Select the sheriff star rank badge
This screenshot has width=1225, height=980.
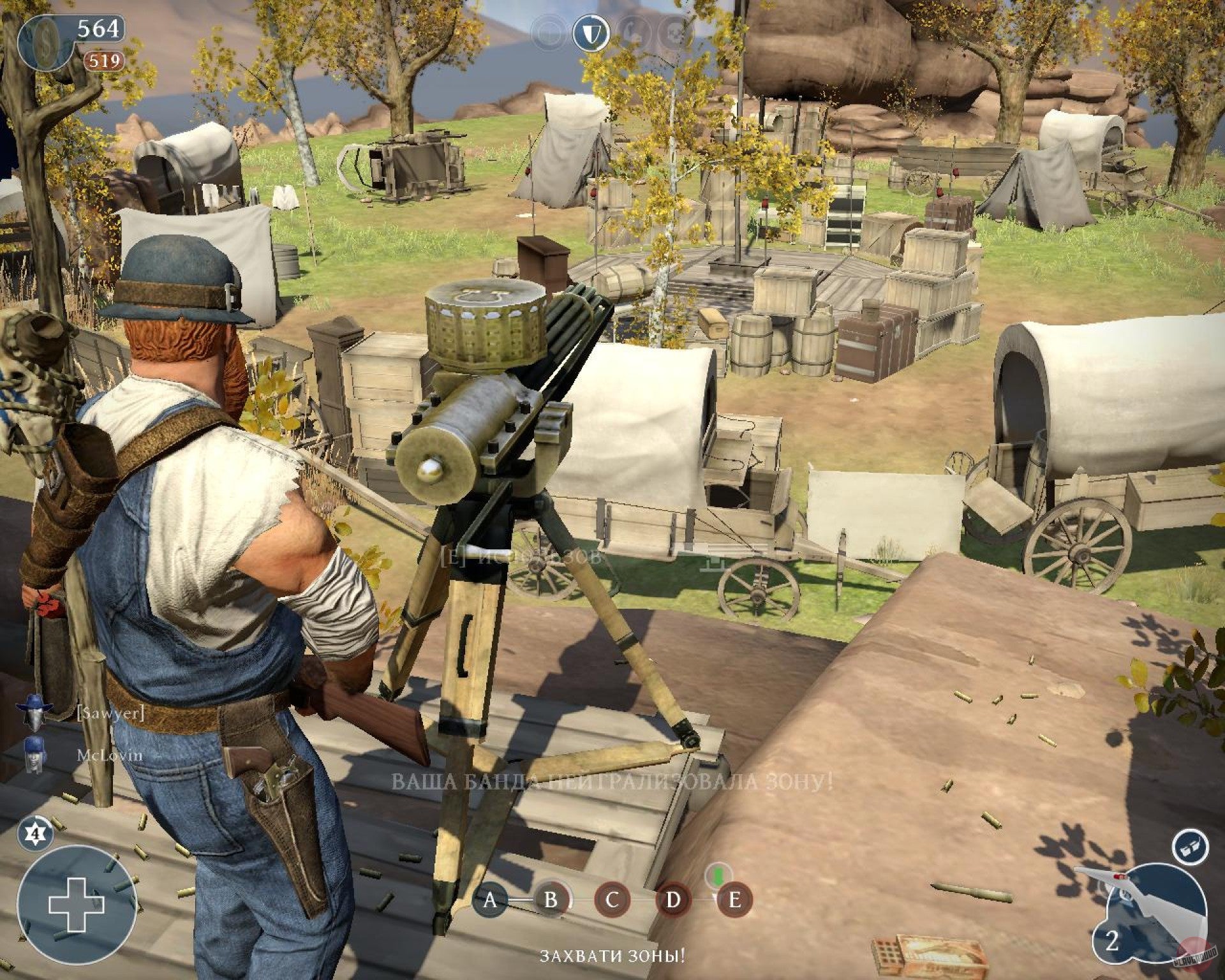tap(36, 833)
